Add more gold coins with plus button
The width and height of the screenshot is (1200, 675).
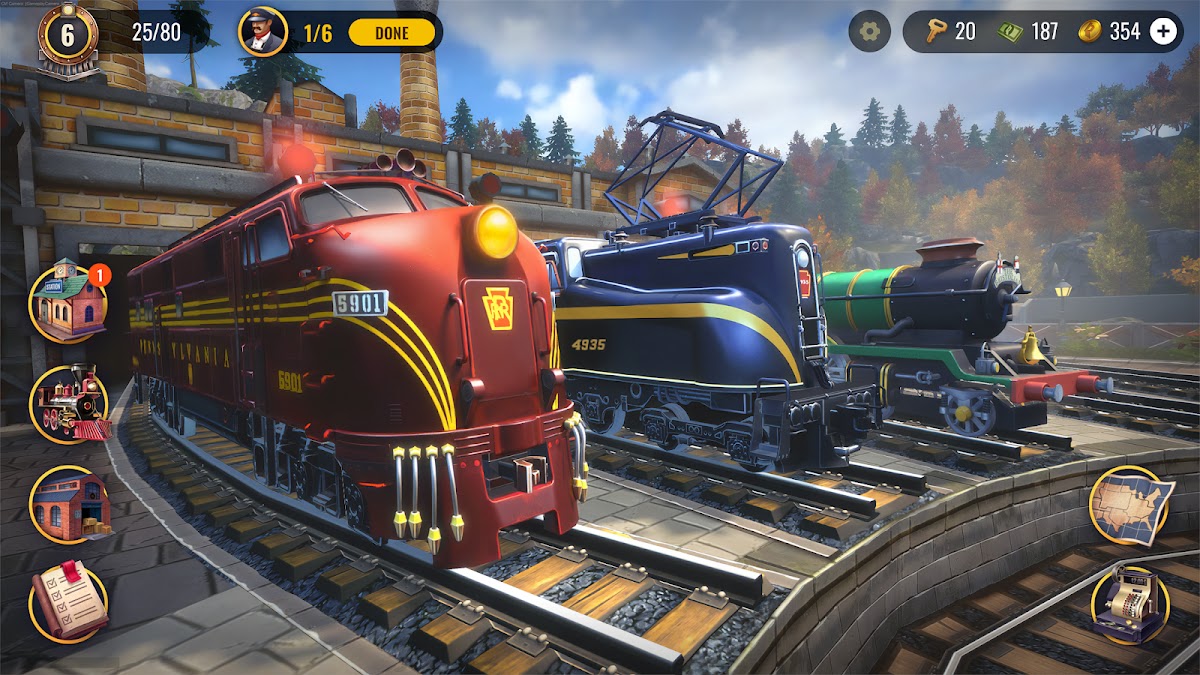(x=1163, y=32)
